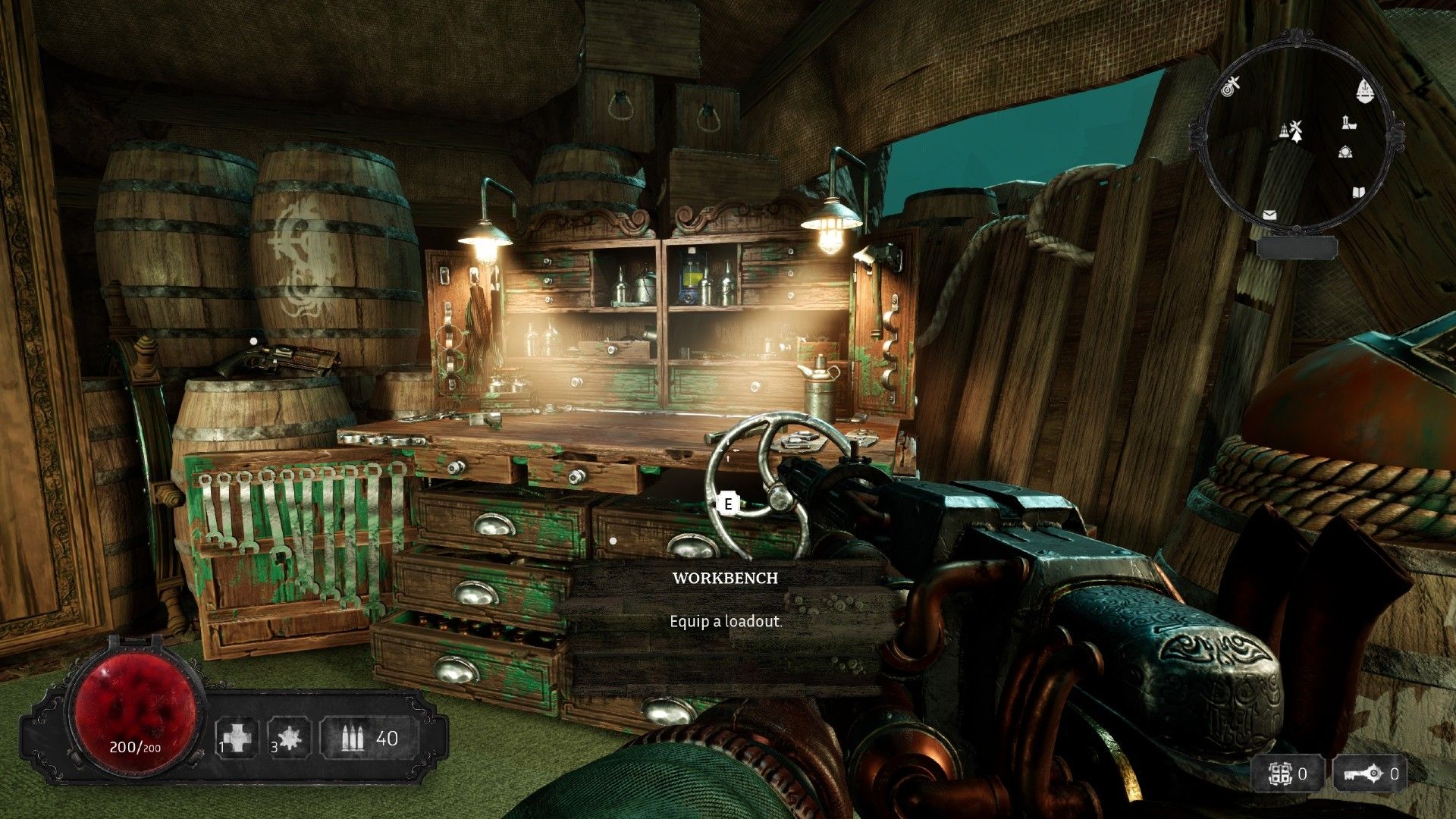Select the spiked grenade item slot
This screenshot has height=819, width=1456.
click(x=288, y=738)
